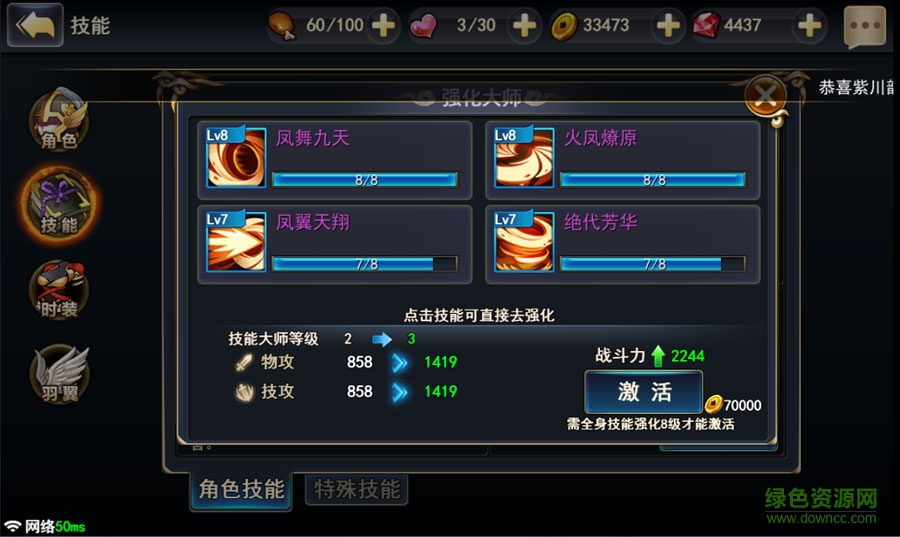Switch to the 角色技能 tab
The height and width of the screenshot is (537, 900).
tap(241, 489)
